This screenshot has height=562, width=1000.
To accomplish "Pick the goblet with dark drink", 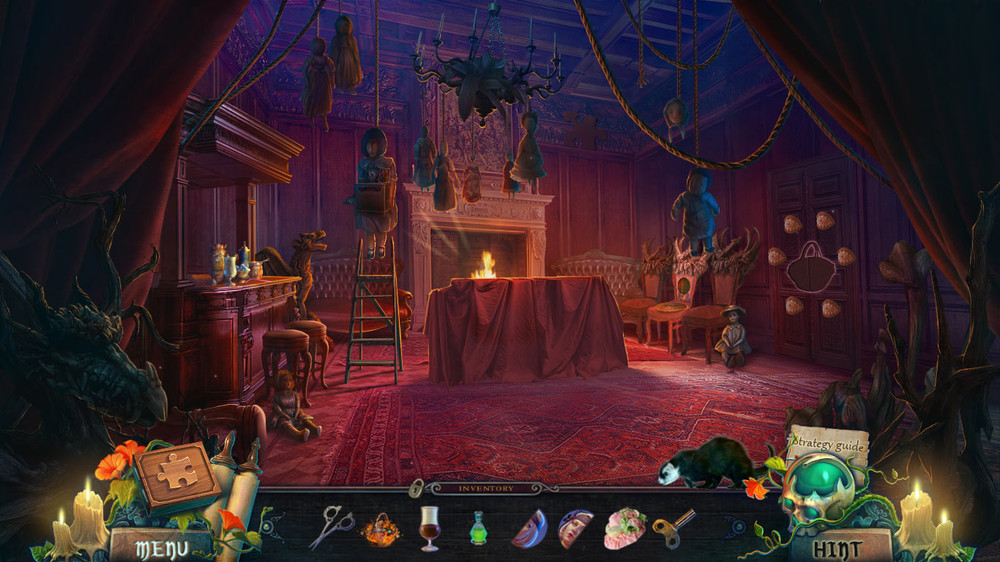I will pos(429,526).
